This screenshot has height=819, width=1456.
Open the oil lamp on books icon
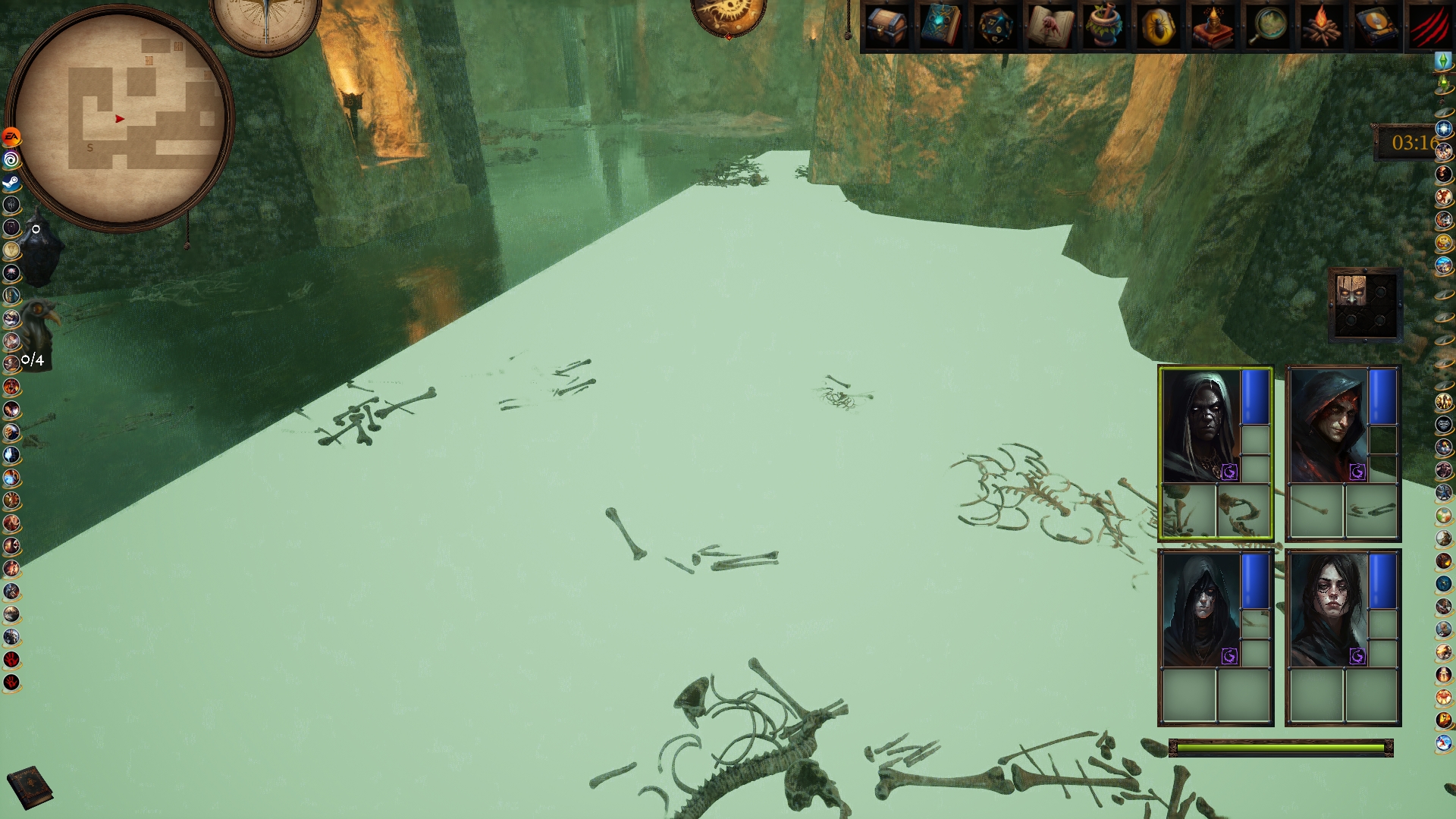(x=1213, y=27)
